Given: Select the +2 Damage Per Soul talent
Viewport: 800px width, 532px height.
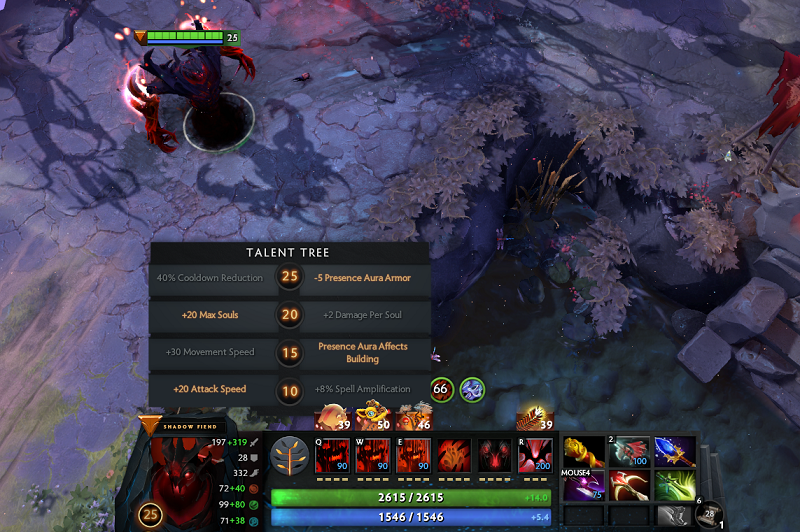Looking at the screenshot, I should [x=364, y=315].
